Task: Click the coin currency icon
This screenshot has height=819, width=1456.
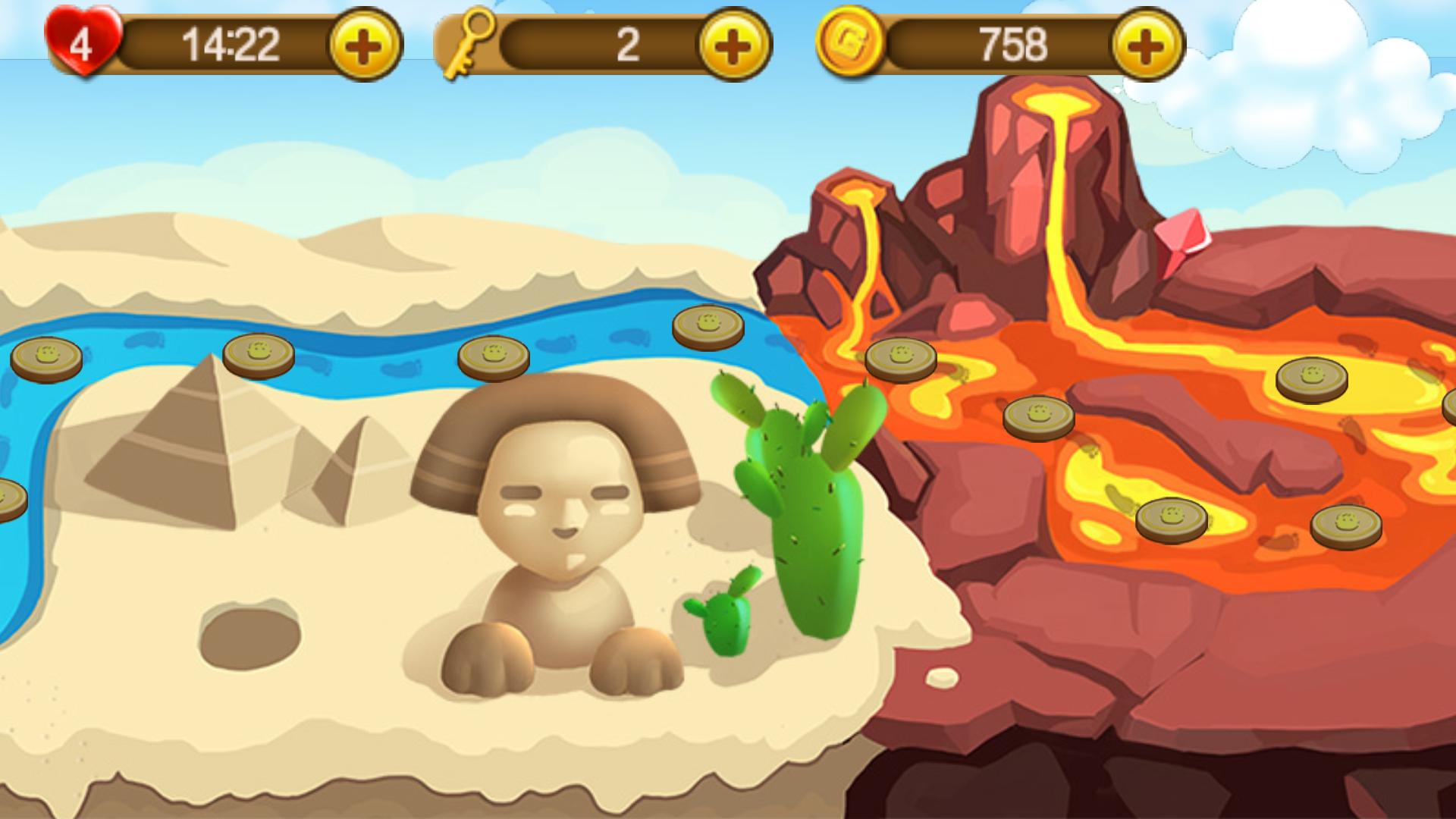Action: (x=849, y=42)
